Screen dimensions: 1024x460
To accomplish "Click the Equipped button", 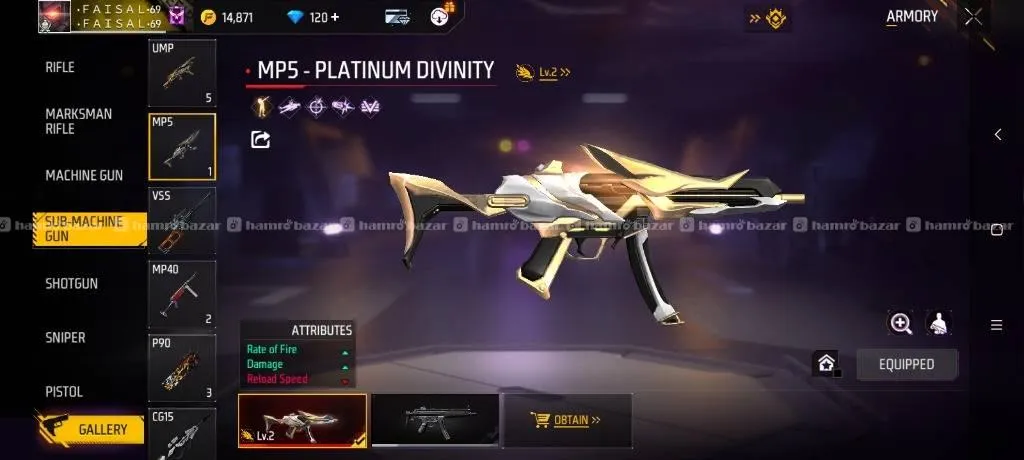I will 906,364.
